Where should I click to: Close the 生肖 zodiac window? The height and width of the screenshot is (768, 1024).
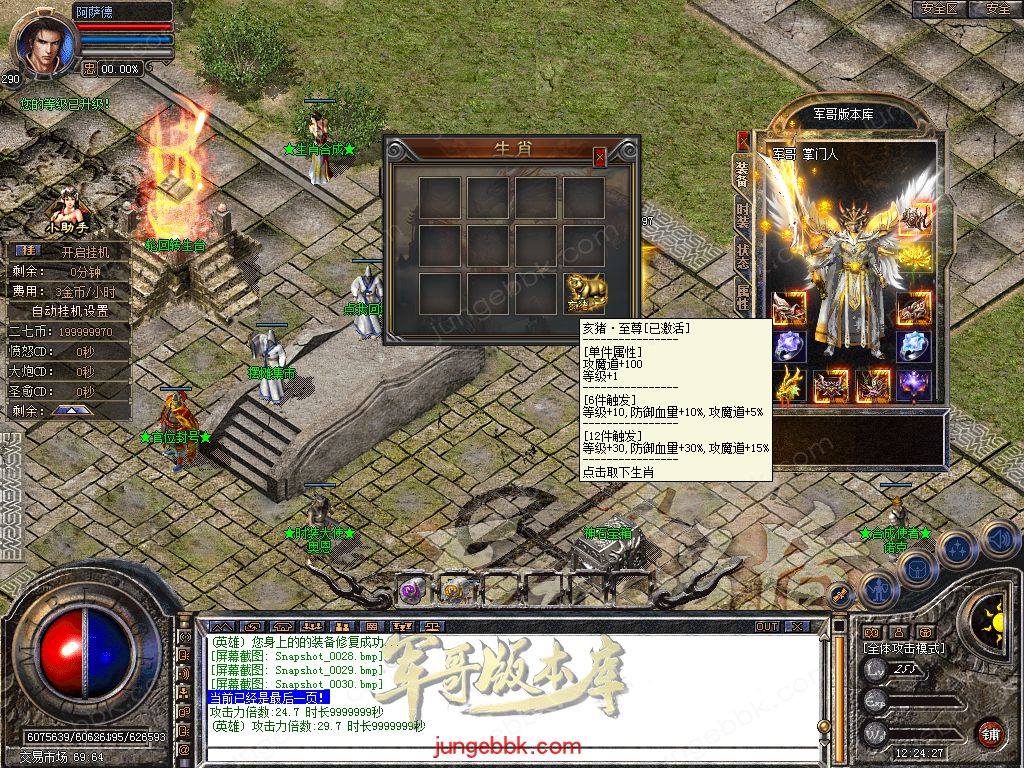tap(600, 157)
